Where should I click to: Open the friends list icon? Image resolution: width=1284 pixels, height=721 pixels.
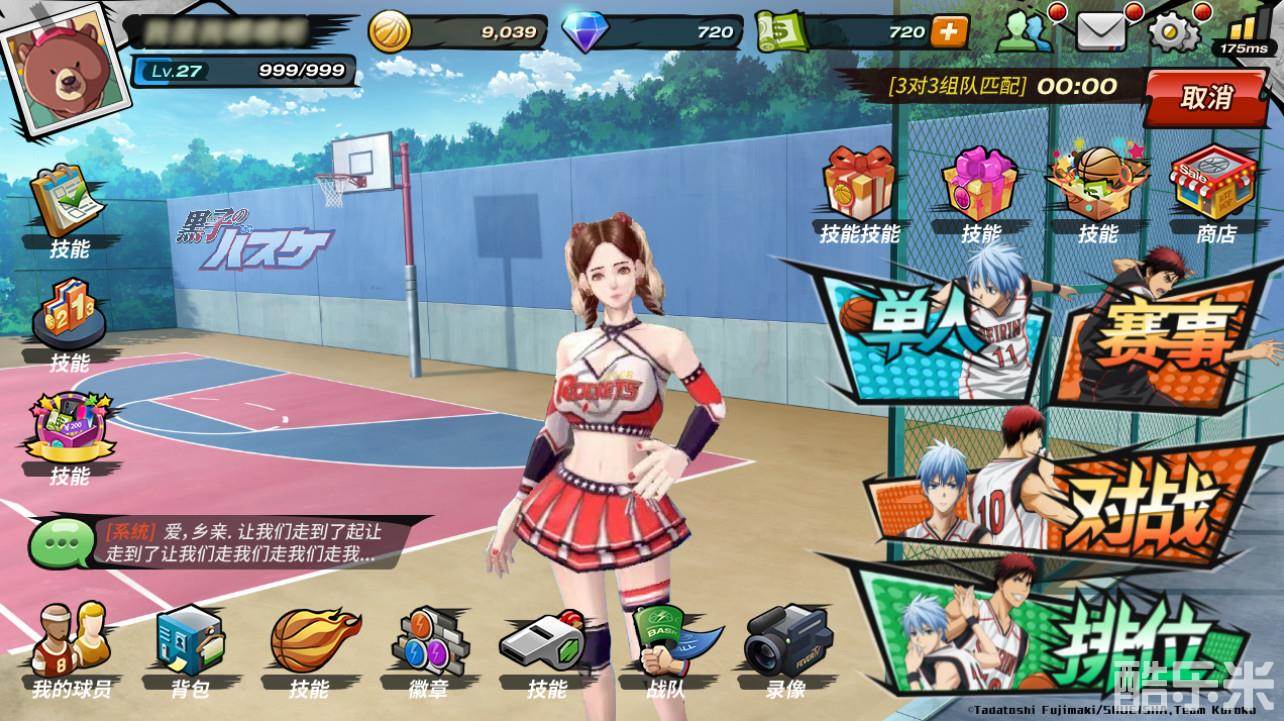pos(1027,32)
